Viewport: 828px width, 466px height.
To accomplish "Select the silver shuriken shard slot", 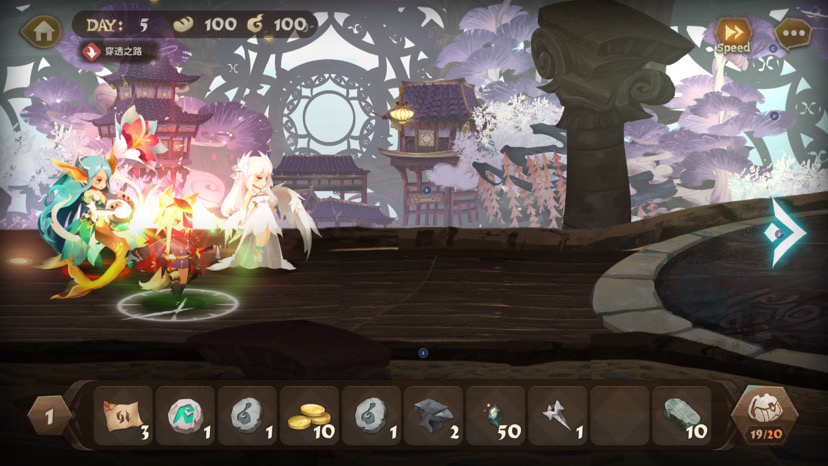I will pos(557,415).
